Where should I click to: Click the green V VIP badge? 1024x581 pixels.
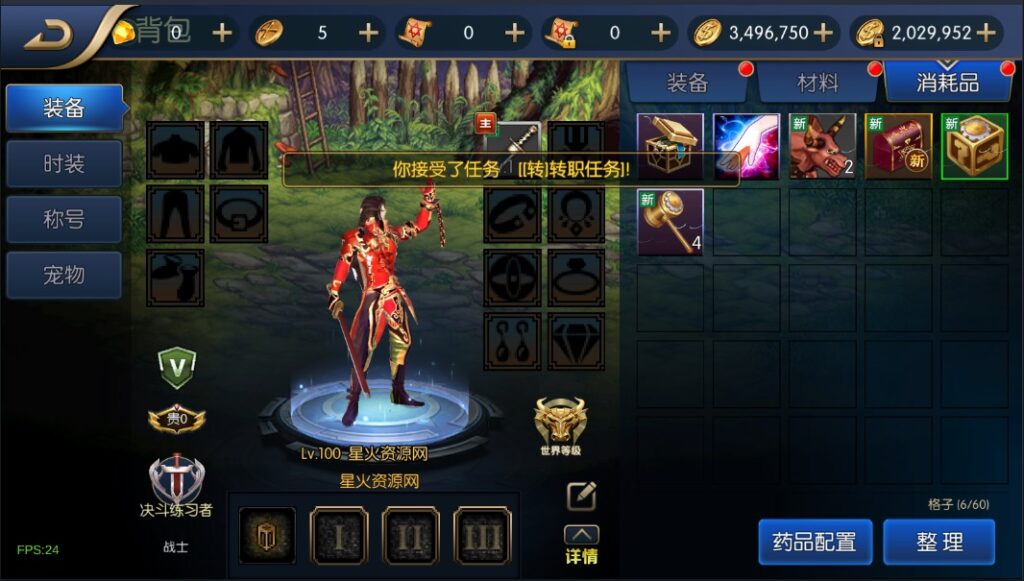point(177,368)
